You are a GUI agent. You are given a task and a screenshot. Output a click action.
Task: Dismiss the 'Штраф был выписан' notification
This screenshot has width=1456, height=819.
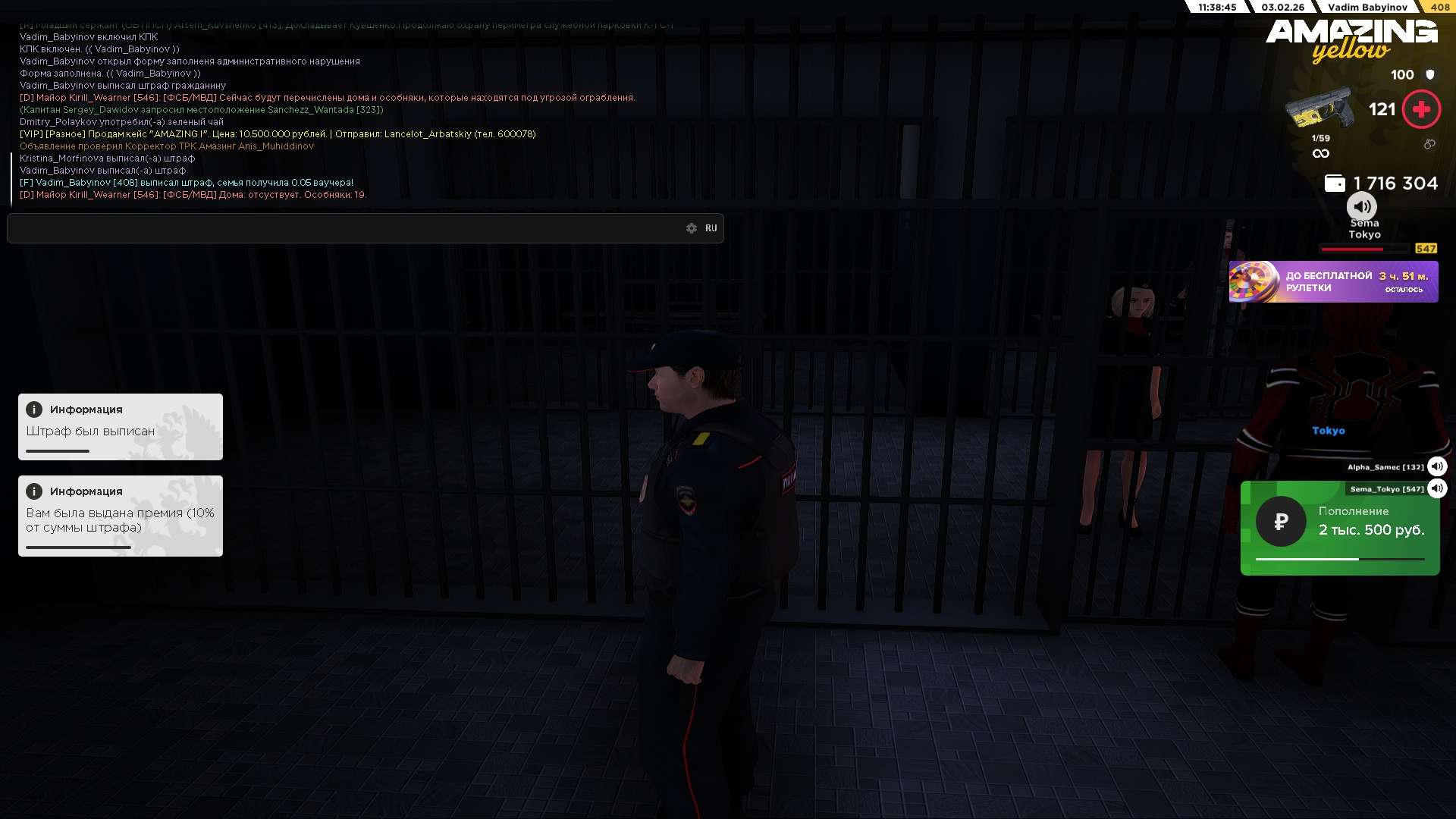[x=121, y=427]
